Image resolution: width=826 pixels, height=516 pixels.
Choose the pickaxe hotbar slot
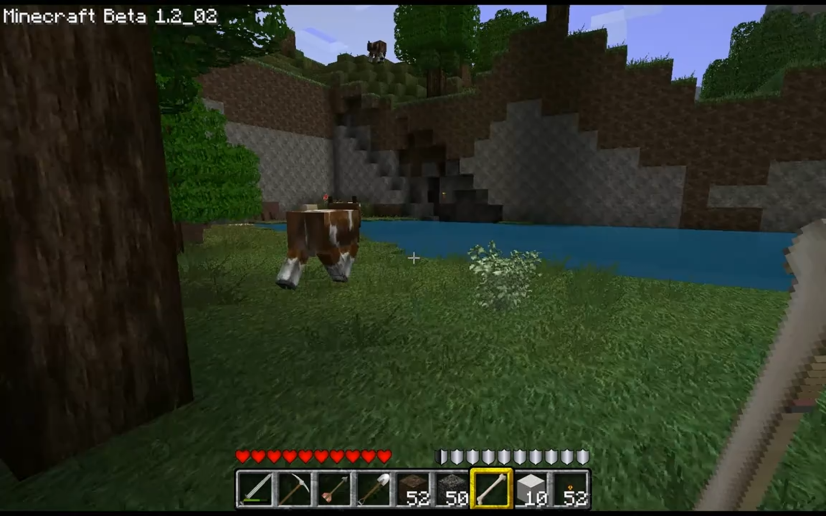(294, 490)
